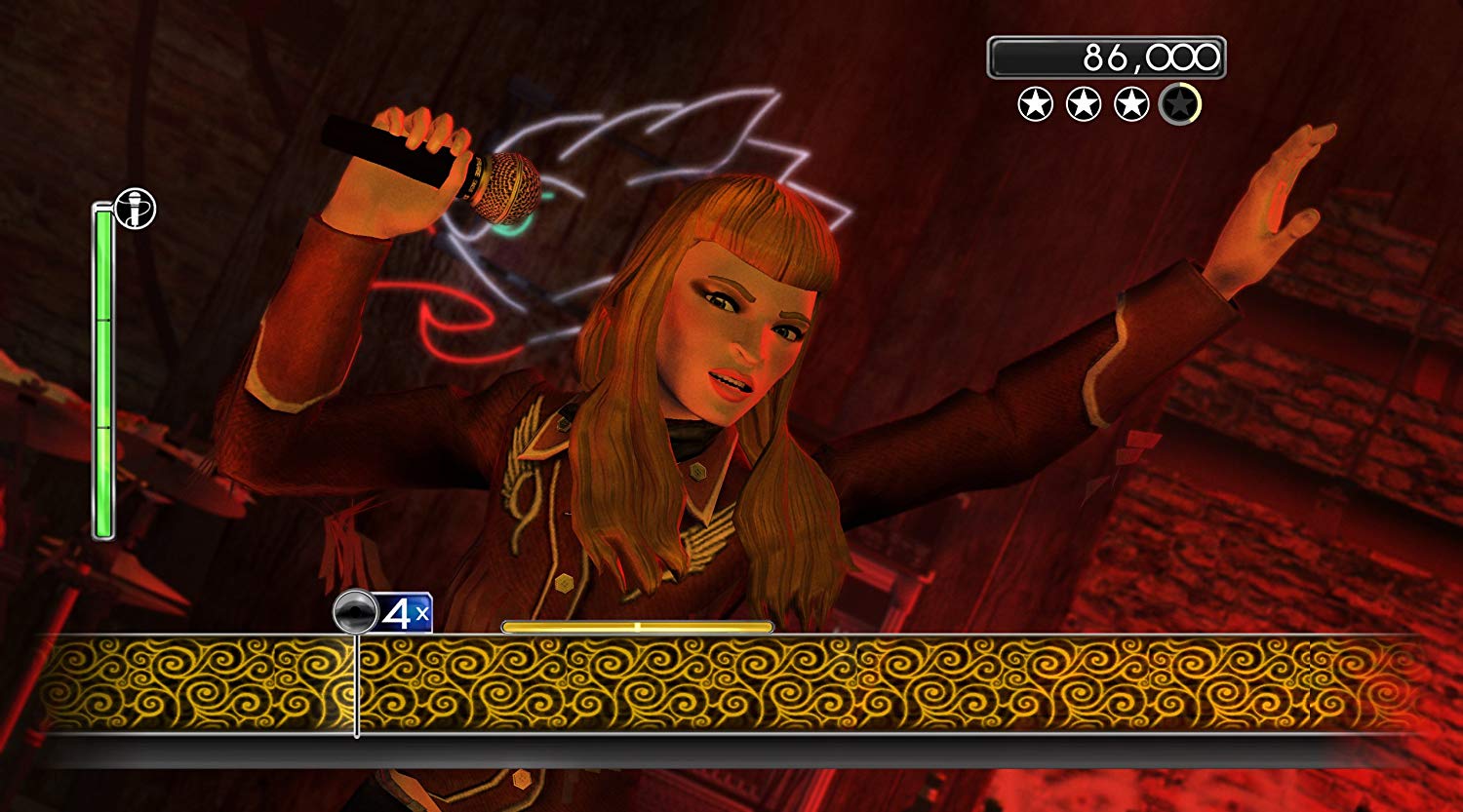Click the vertical pitch marker below the multiplier
The width and height of the screenshot is (1463, 812).
357,682
